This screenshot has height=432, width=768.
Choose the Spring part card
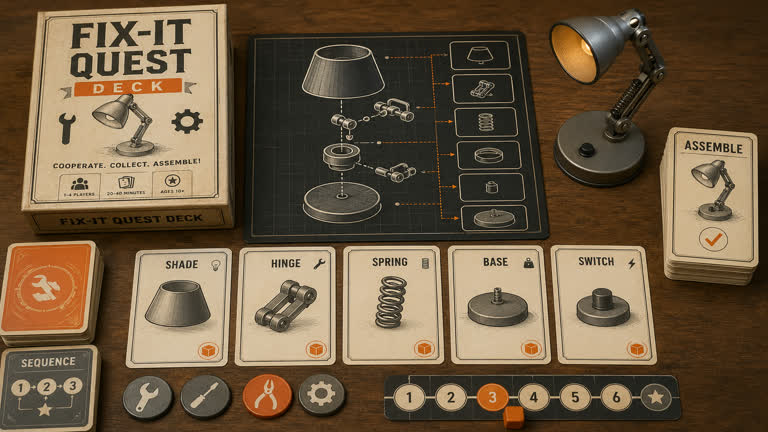392,304
